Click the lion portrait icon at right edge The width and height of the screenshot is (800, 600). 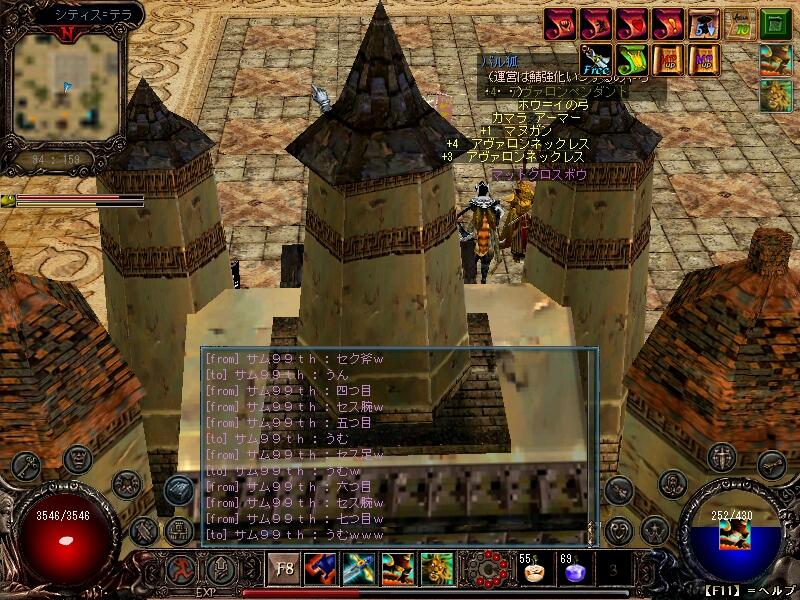point(775,96)
